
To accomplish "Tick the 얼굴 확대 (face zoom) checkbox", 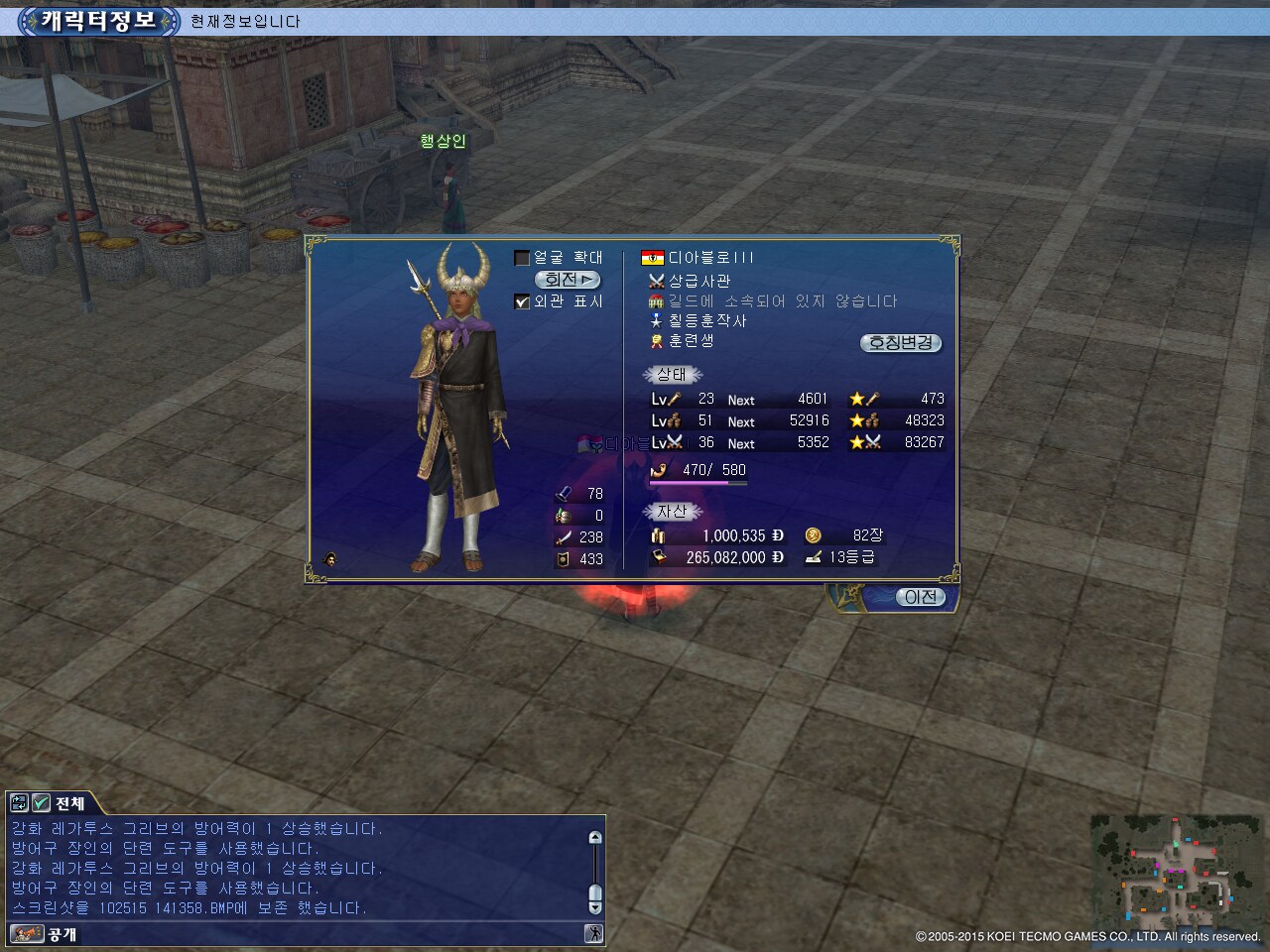I will pyautogui.click(x=522, y=258).
